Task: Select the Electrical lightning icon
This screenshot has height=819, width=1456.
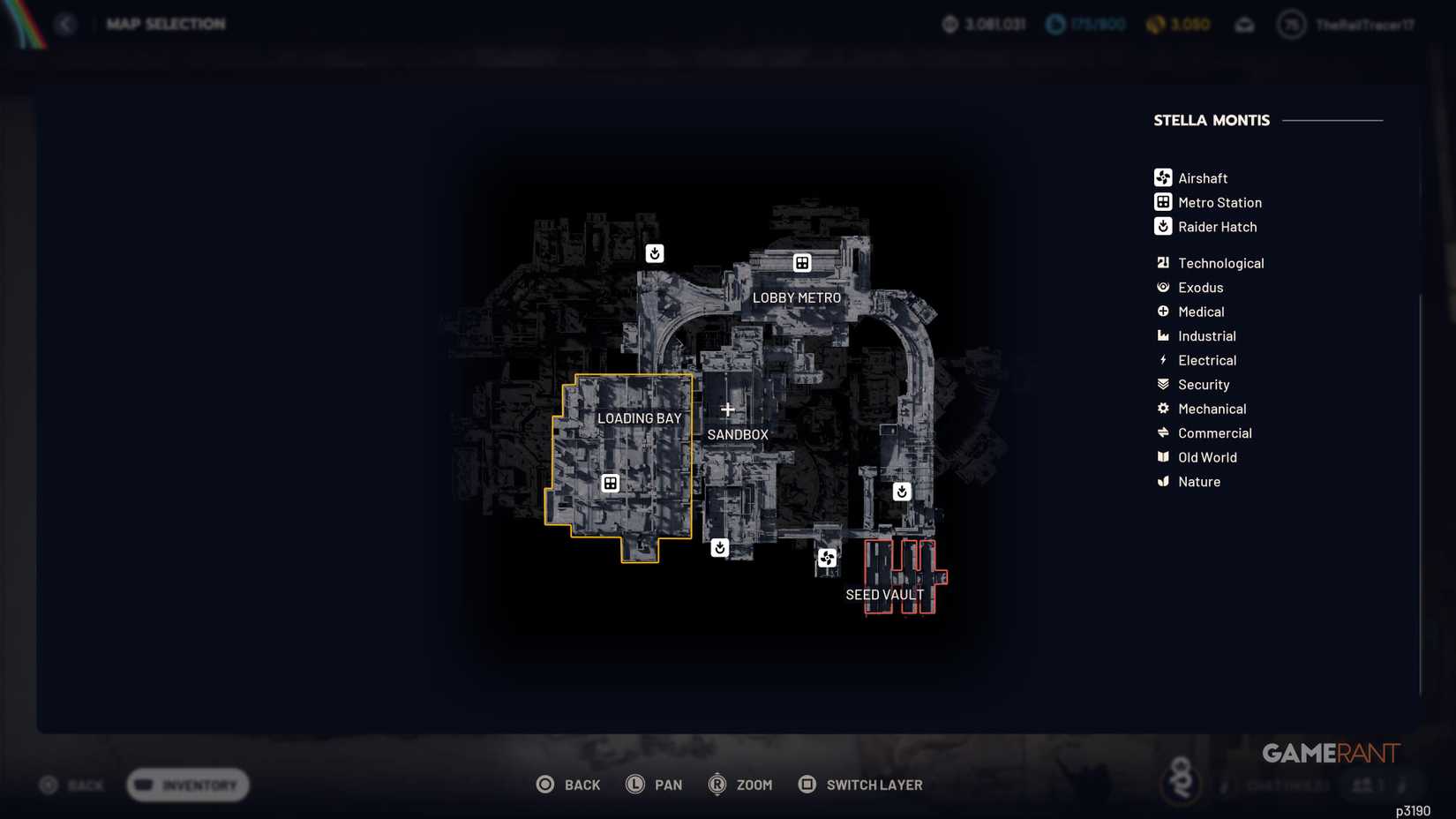Action: pyautogui.click(x=1163, y=360)
